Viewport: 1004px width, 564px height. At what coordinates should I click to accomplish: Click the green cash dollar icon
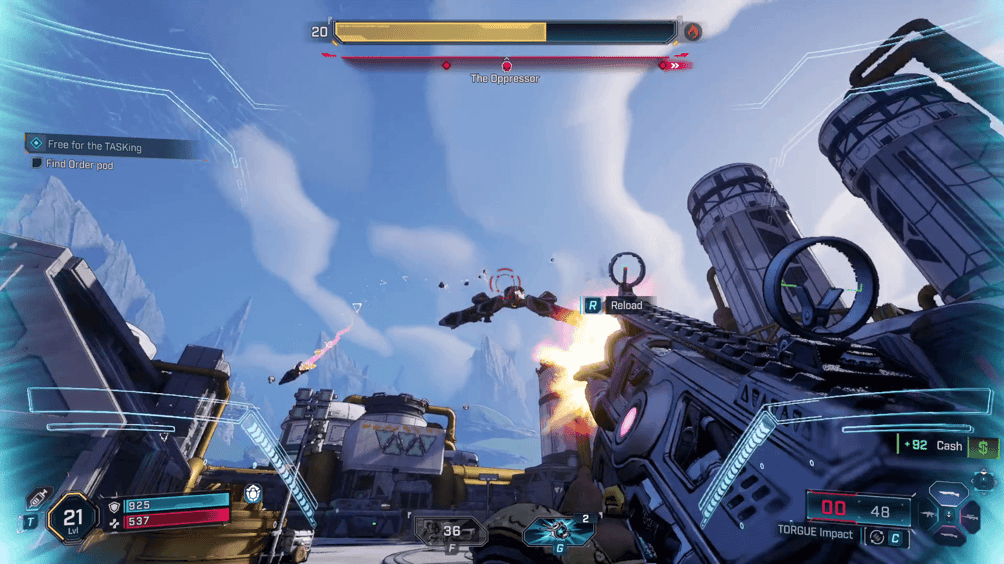pos(983,447)
